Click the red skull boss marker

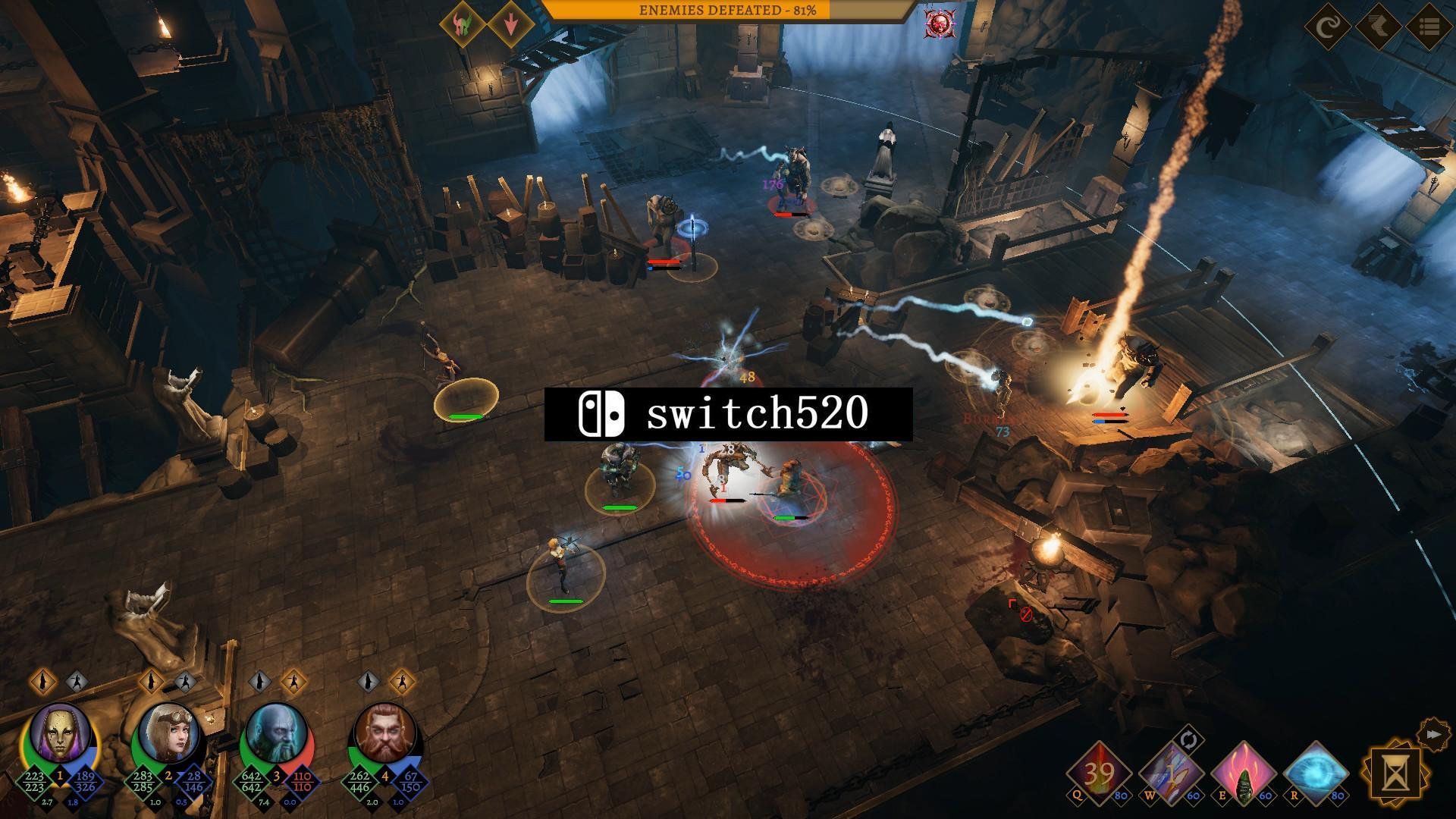tap(940, 24)
